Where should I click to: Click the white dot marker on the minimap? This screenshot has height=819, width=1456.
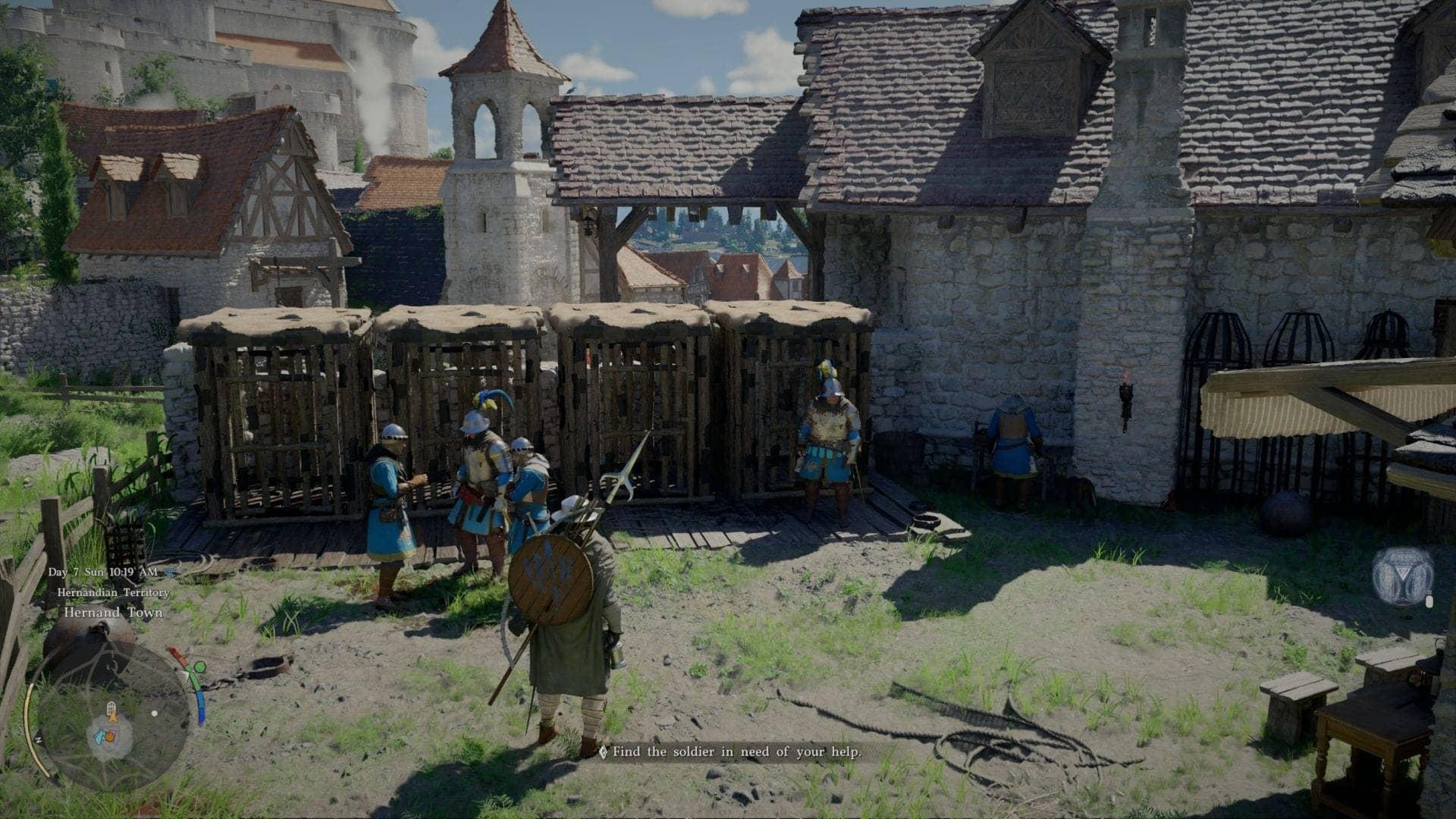point(155,714)
